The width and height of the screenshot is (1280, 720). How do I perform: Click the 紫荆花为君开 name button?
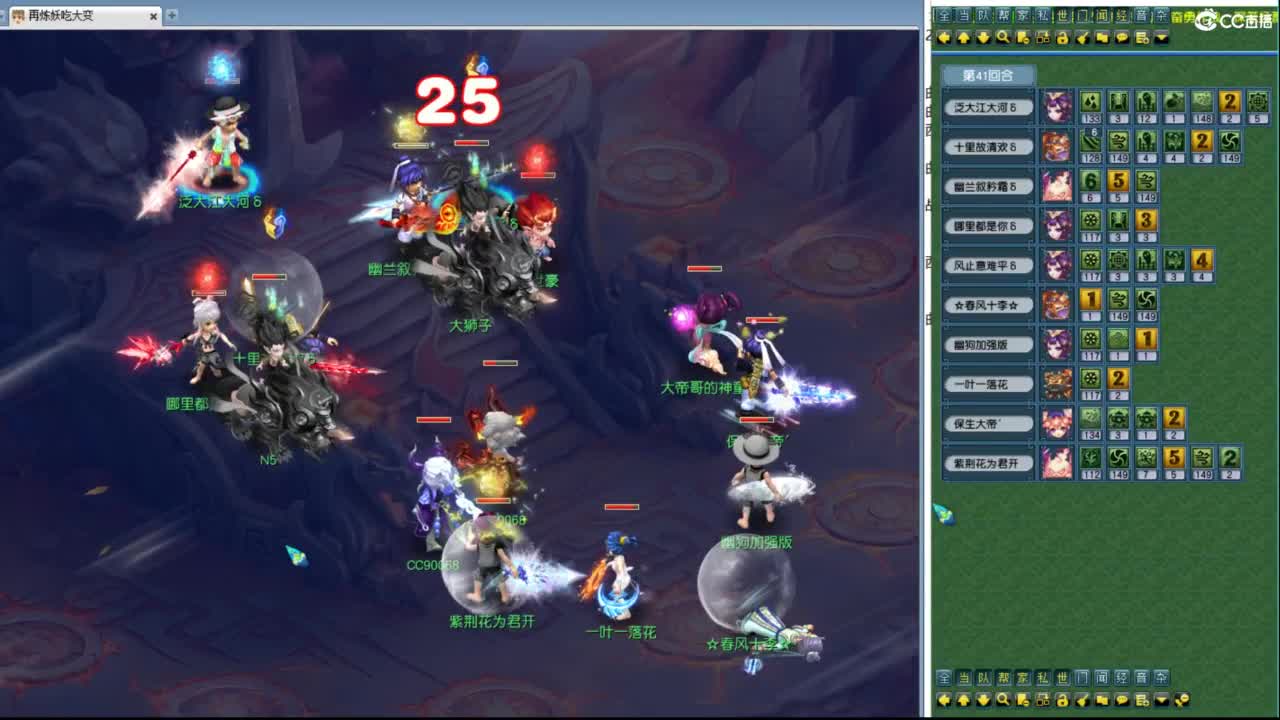pos(989,463)
